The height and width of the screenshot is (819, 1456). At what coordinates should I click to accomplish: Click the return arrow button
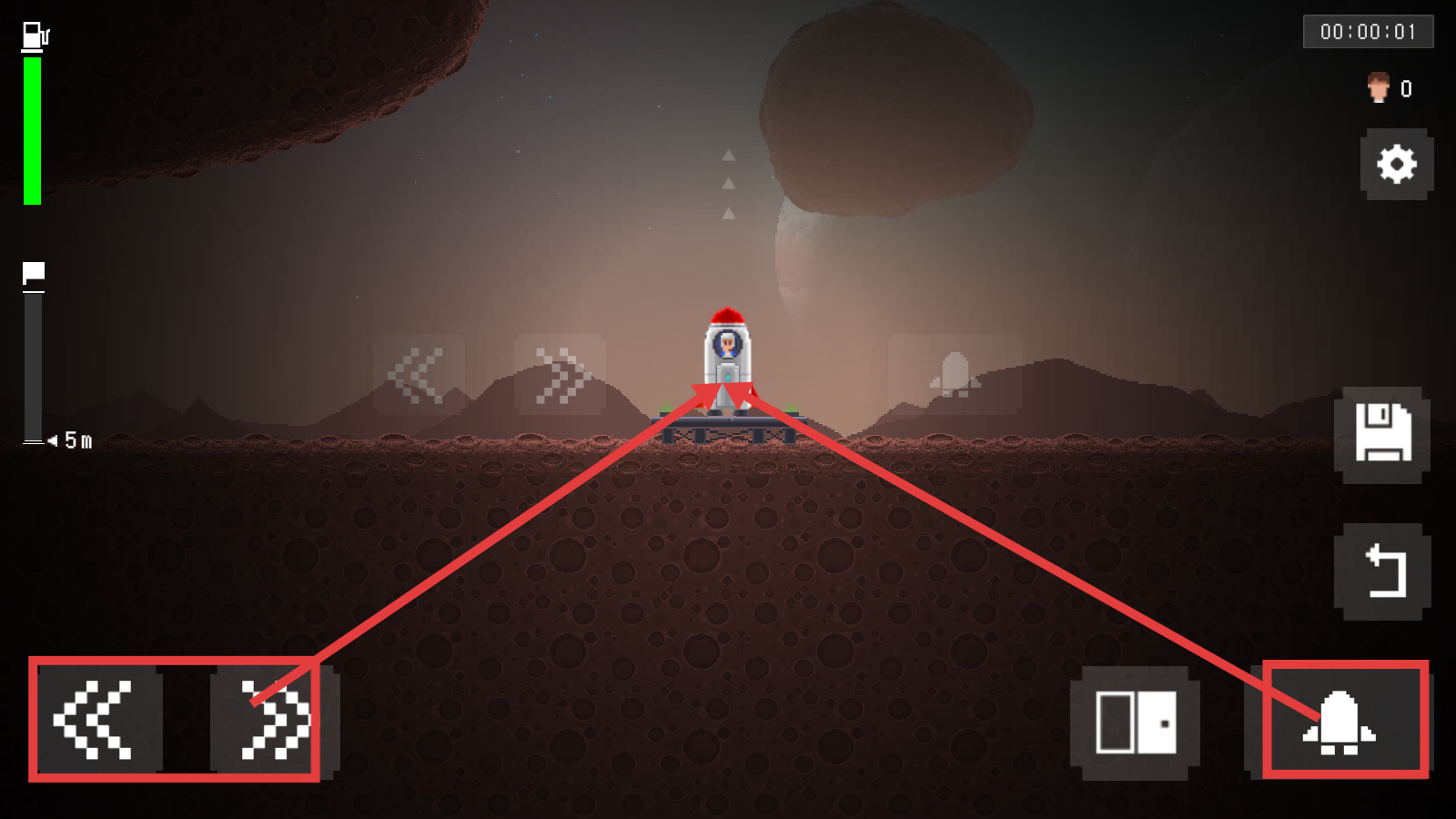1382,571
